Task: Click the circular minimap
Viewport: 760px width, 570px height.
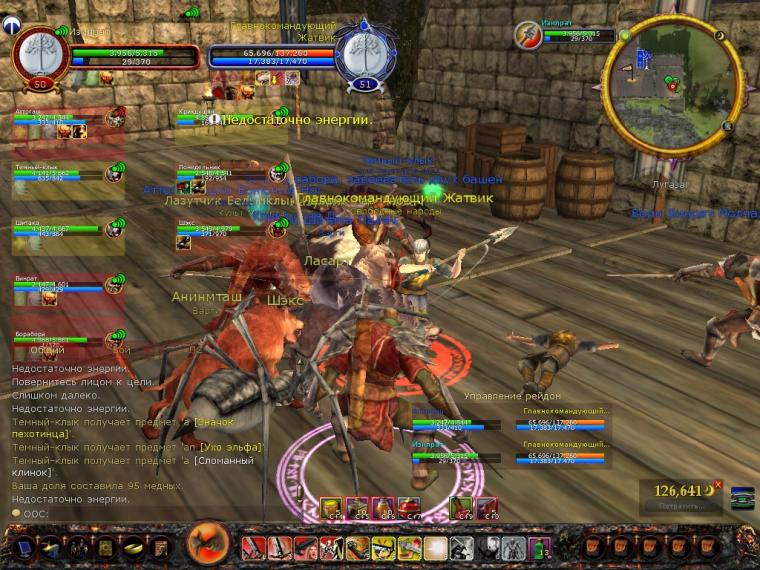Action: (x=673, y=86)
